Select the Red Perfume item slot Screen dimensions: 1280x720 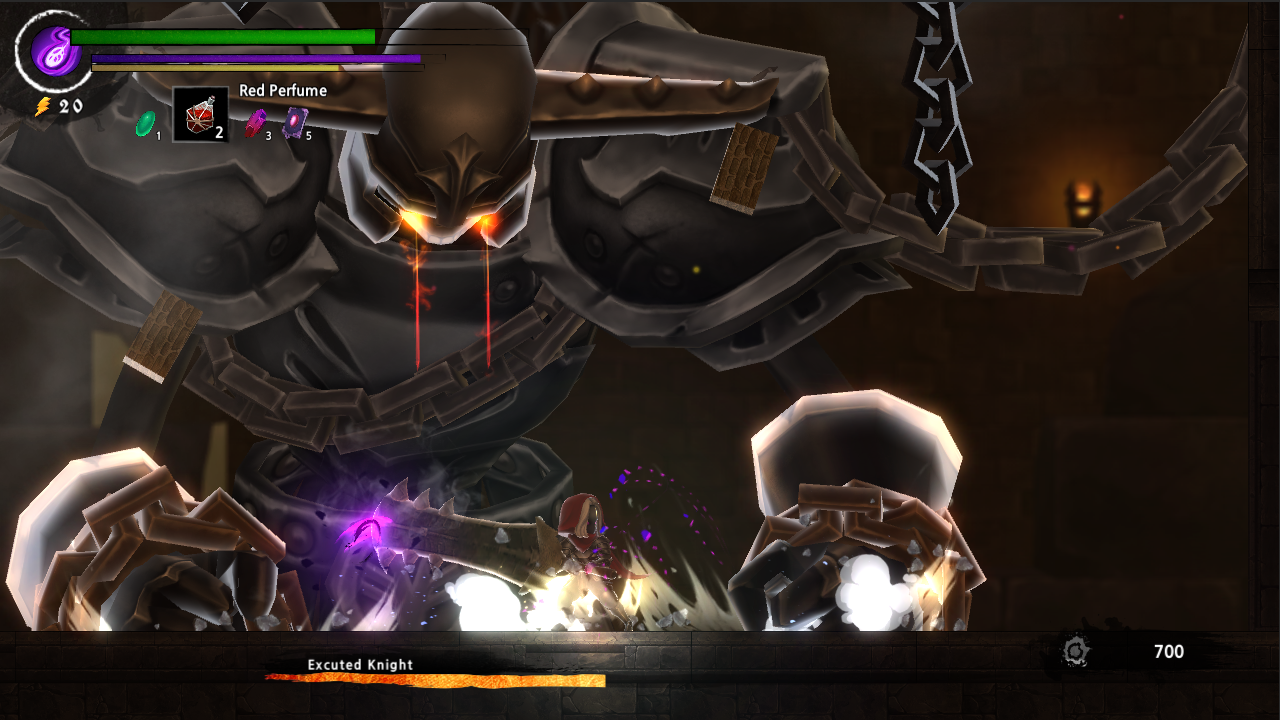tap(200, 114)
